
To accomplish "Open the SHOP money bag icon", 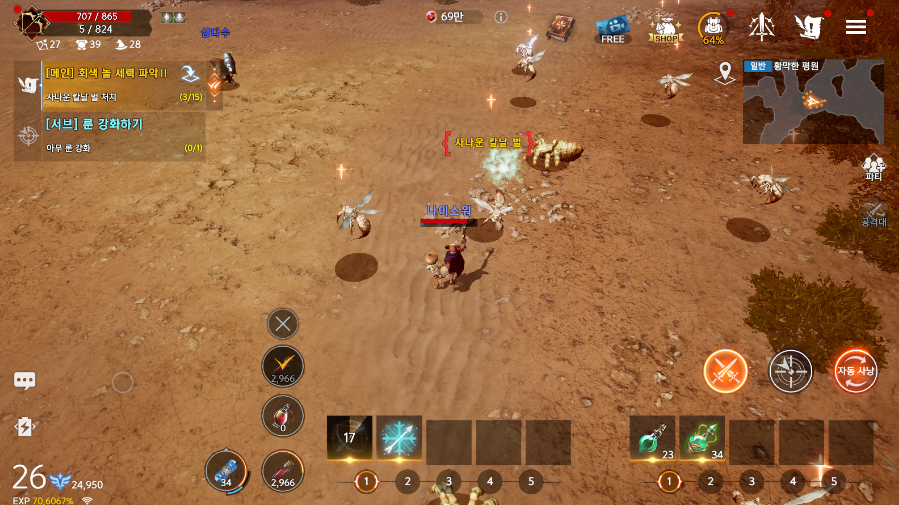I will click(x=664, y=28).
